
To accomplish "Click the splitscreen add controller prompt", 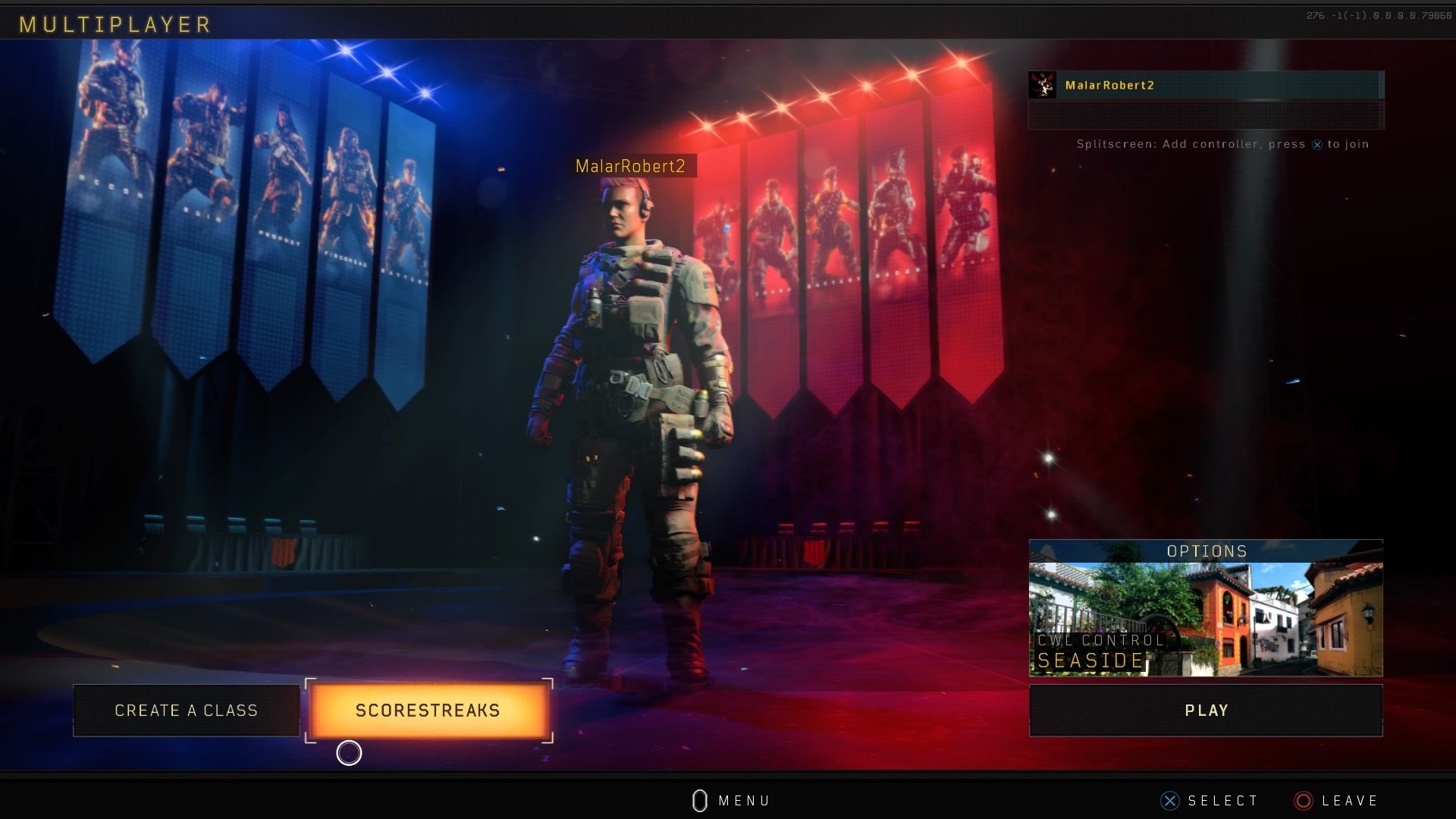I will (x=1222, y=144).
